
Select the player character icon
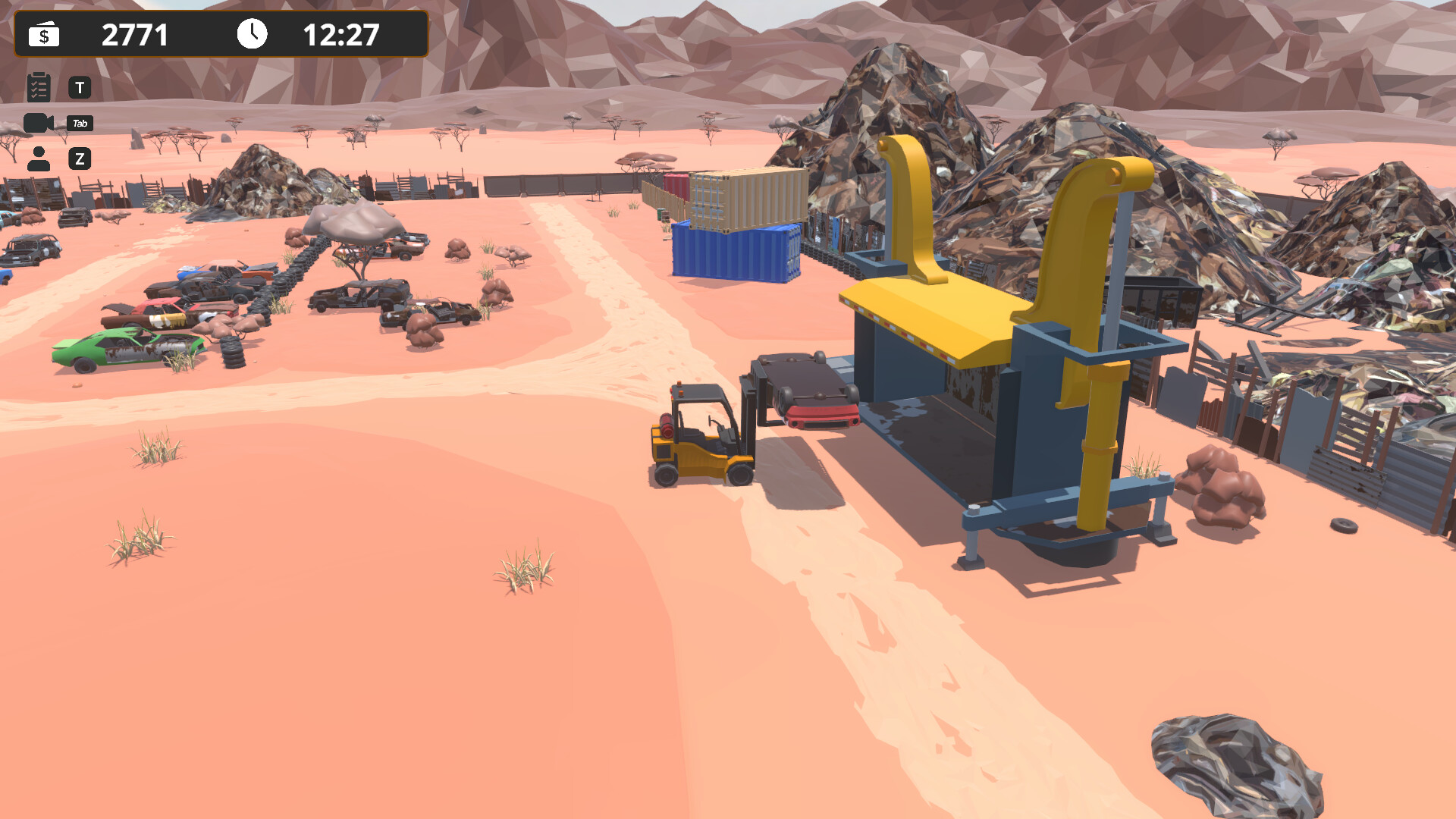click(x=39, y=158)
